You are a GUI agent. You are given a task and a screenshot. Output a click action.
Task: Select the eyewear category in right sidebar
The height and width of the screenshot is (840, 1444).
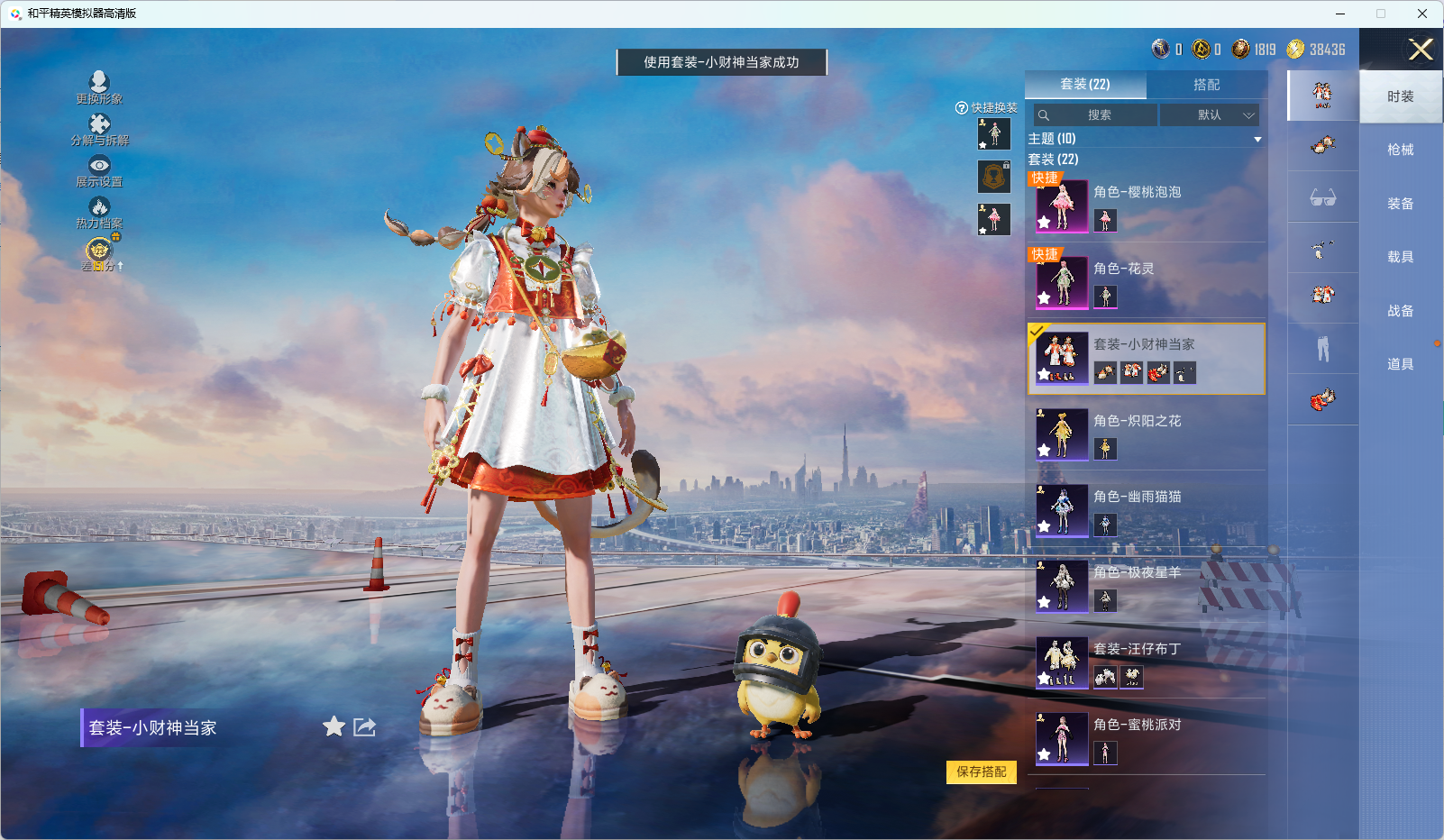(1321, 196)
